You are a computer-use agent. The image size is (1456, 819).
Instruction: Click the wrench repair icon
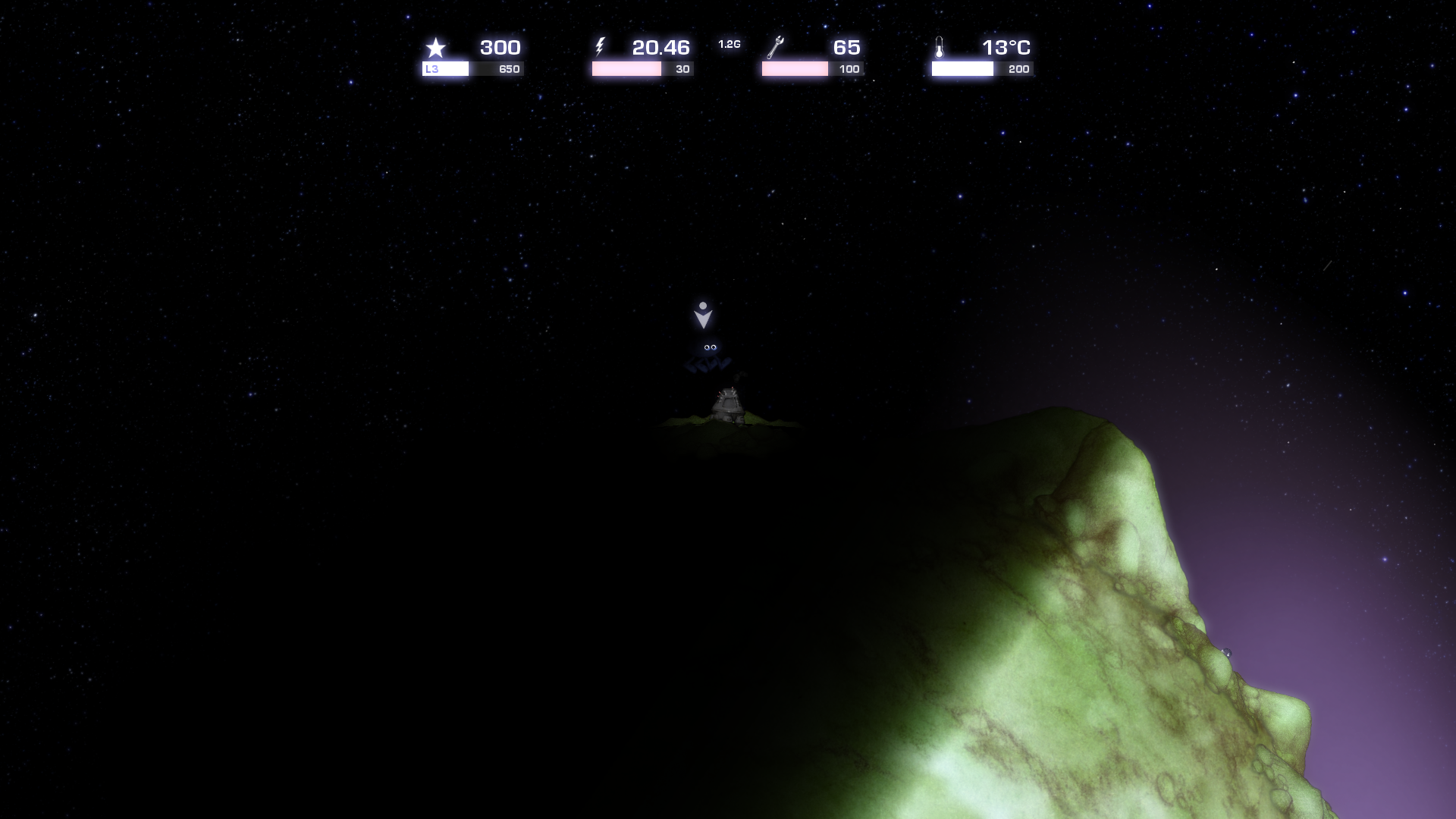click(775, 47)
